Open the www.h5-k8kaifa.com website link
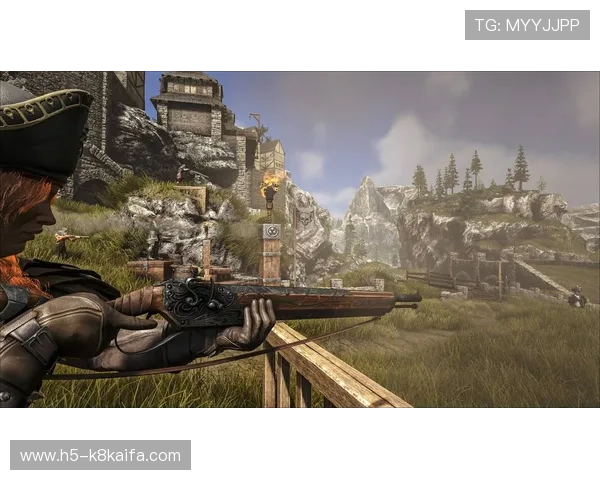 click(x=100, y=456)
